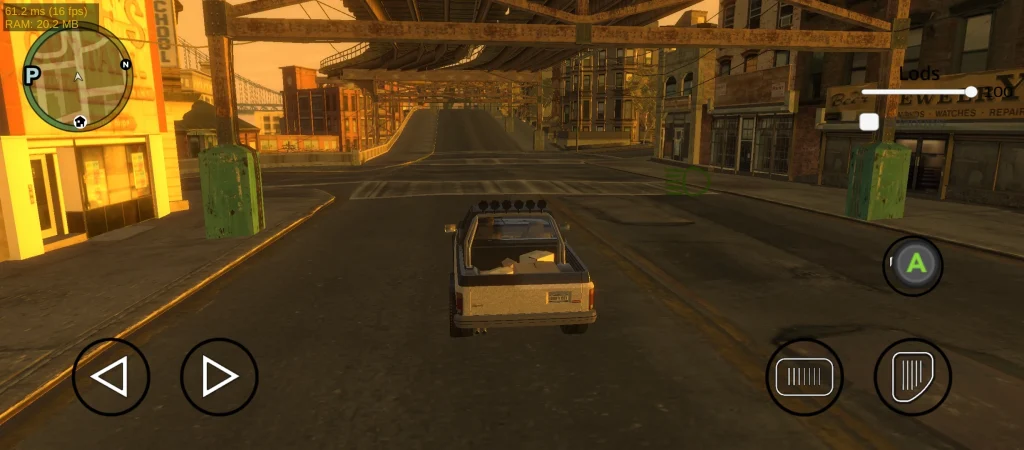Hit the wide brake pedal button
Screen dimensions: 1024x450
click(x=804, y=377)
